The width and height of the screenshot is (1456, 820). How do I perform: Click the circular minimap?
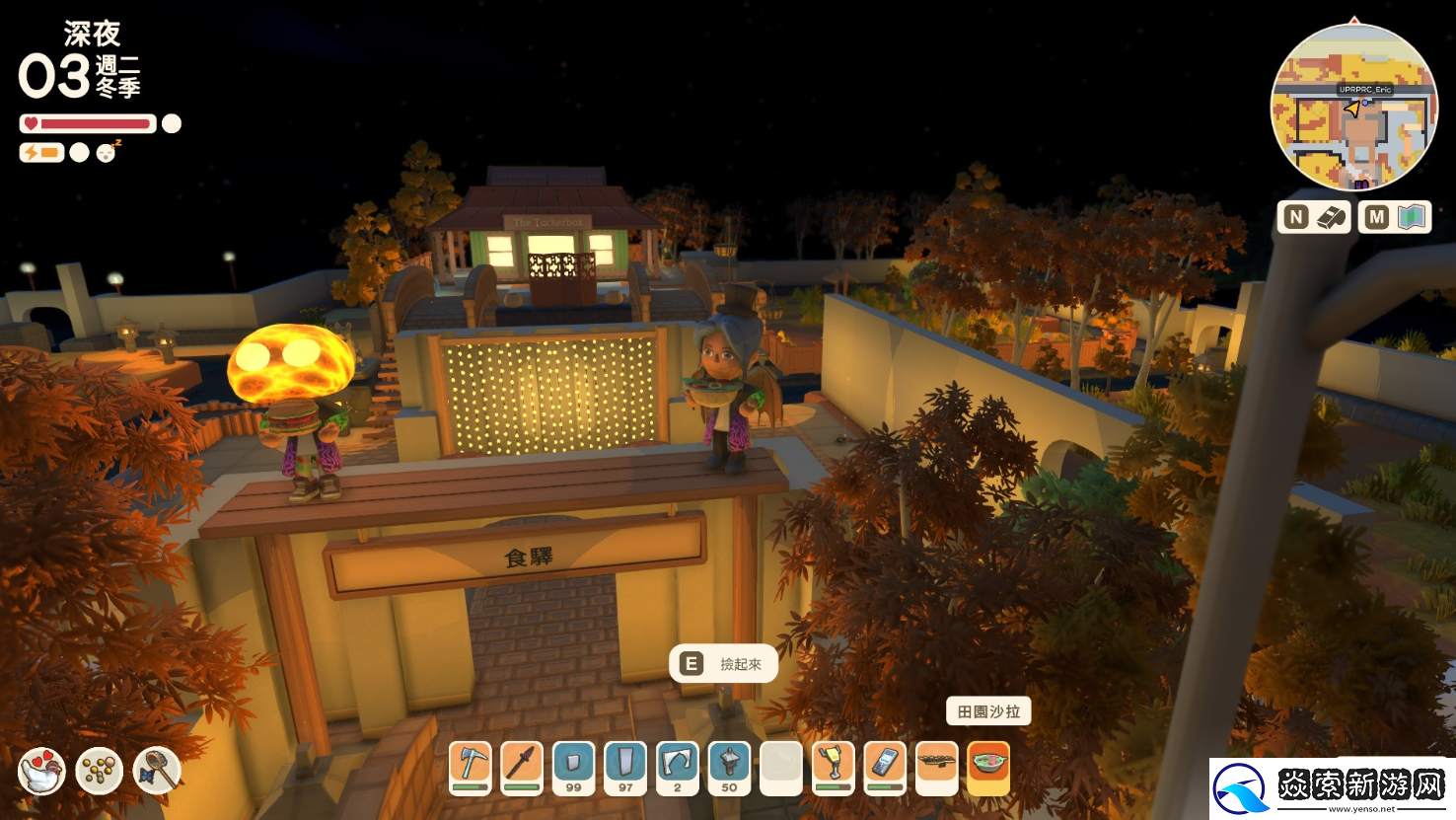pyautogui.click(x=1353, y=108)
